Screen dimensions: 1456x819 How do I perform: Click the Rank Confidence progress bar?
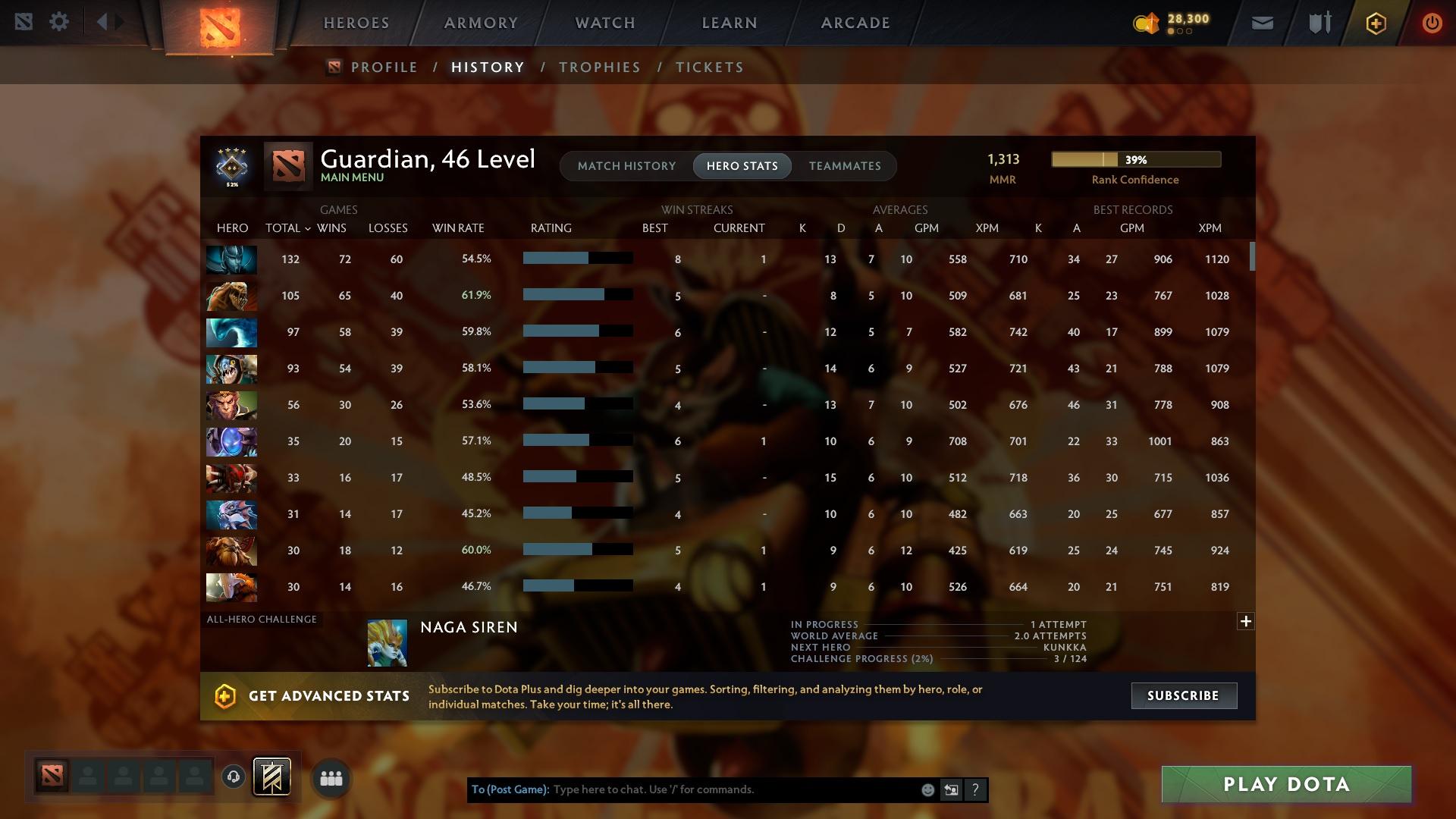[x=1135, y=159]
